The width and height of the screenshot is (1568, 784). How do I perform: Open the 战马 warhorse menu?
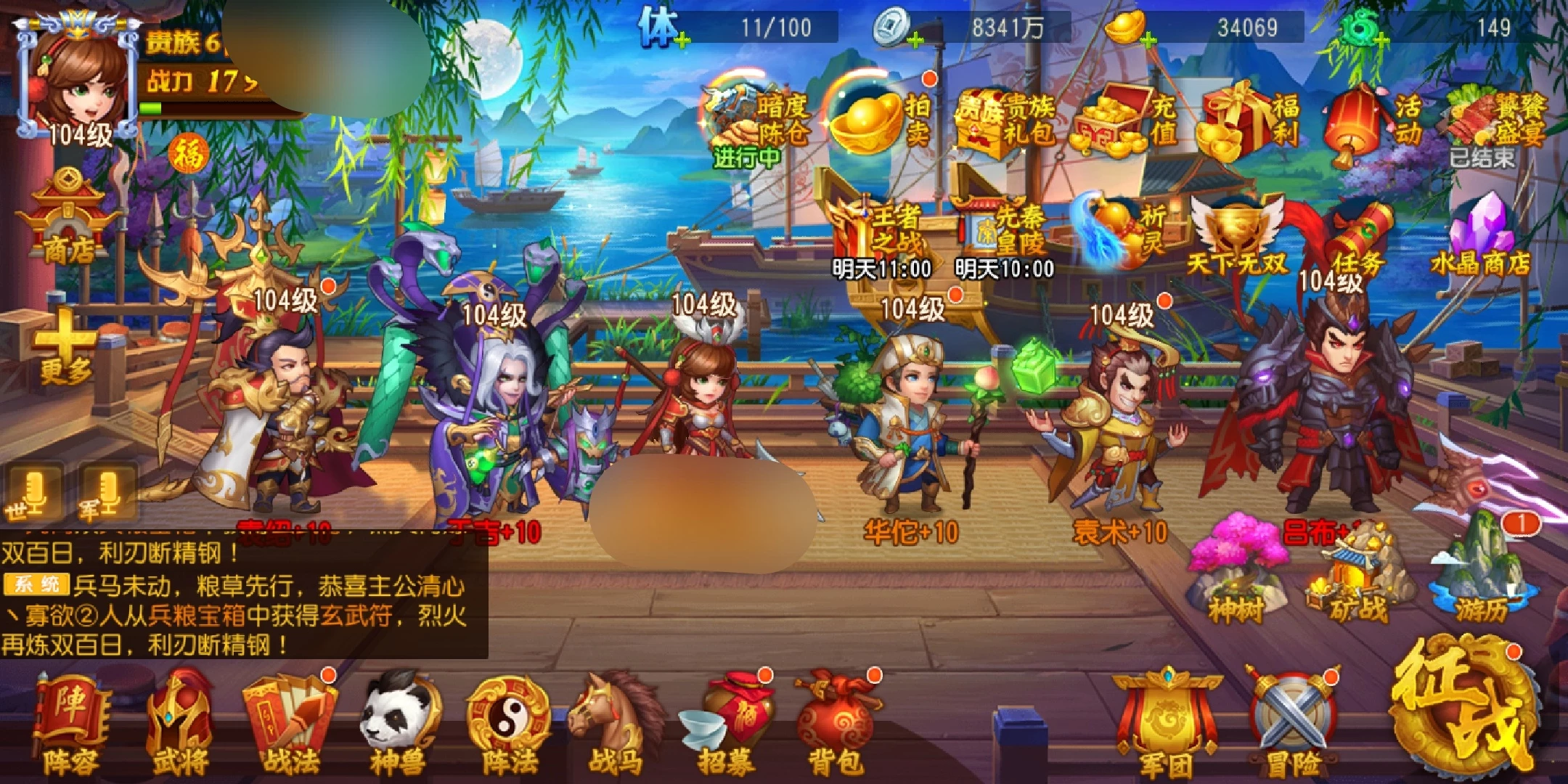tap(615, 722)
